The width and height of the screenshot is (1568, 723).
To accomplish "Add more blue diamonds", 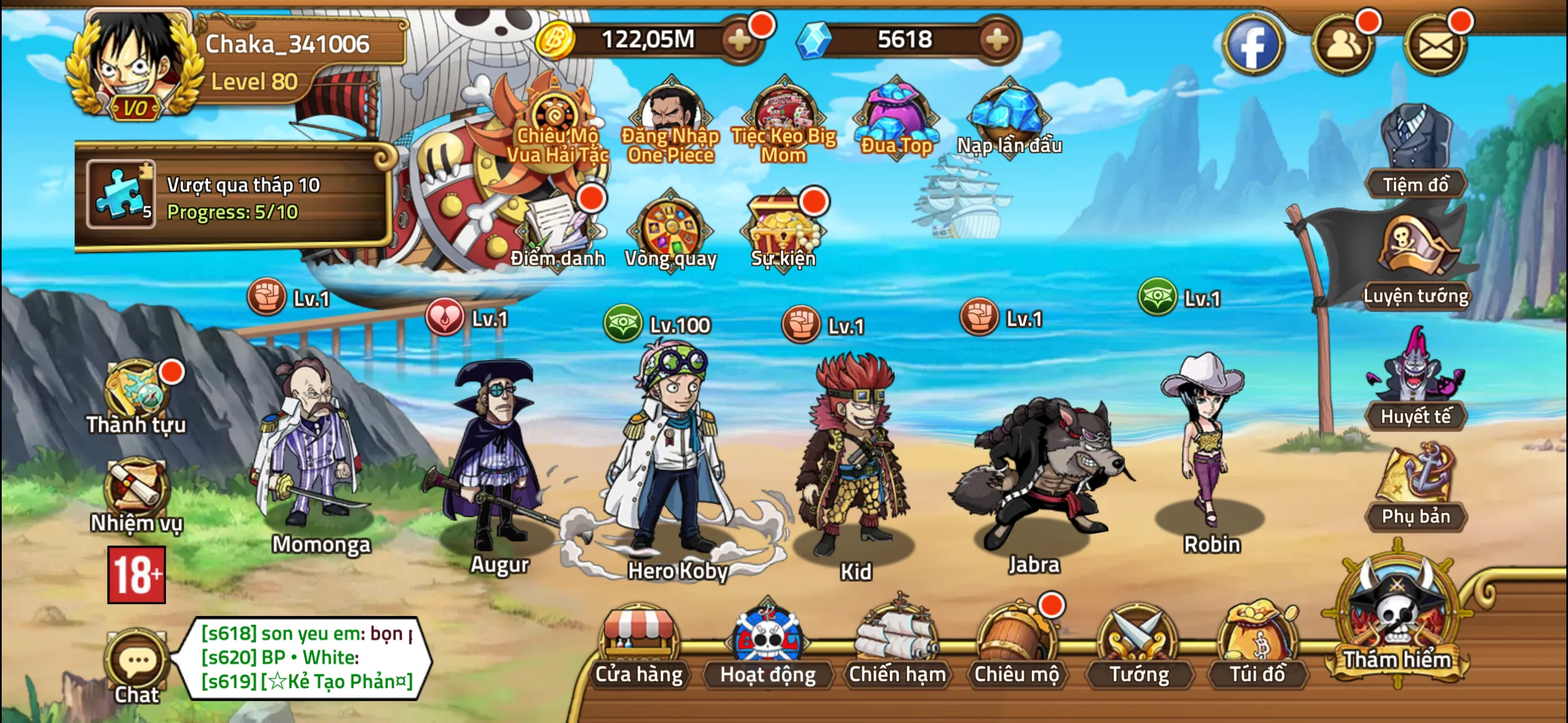I will click(997, 41).
